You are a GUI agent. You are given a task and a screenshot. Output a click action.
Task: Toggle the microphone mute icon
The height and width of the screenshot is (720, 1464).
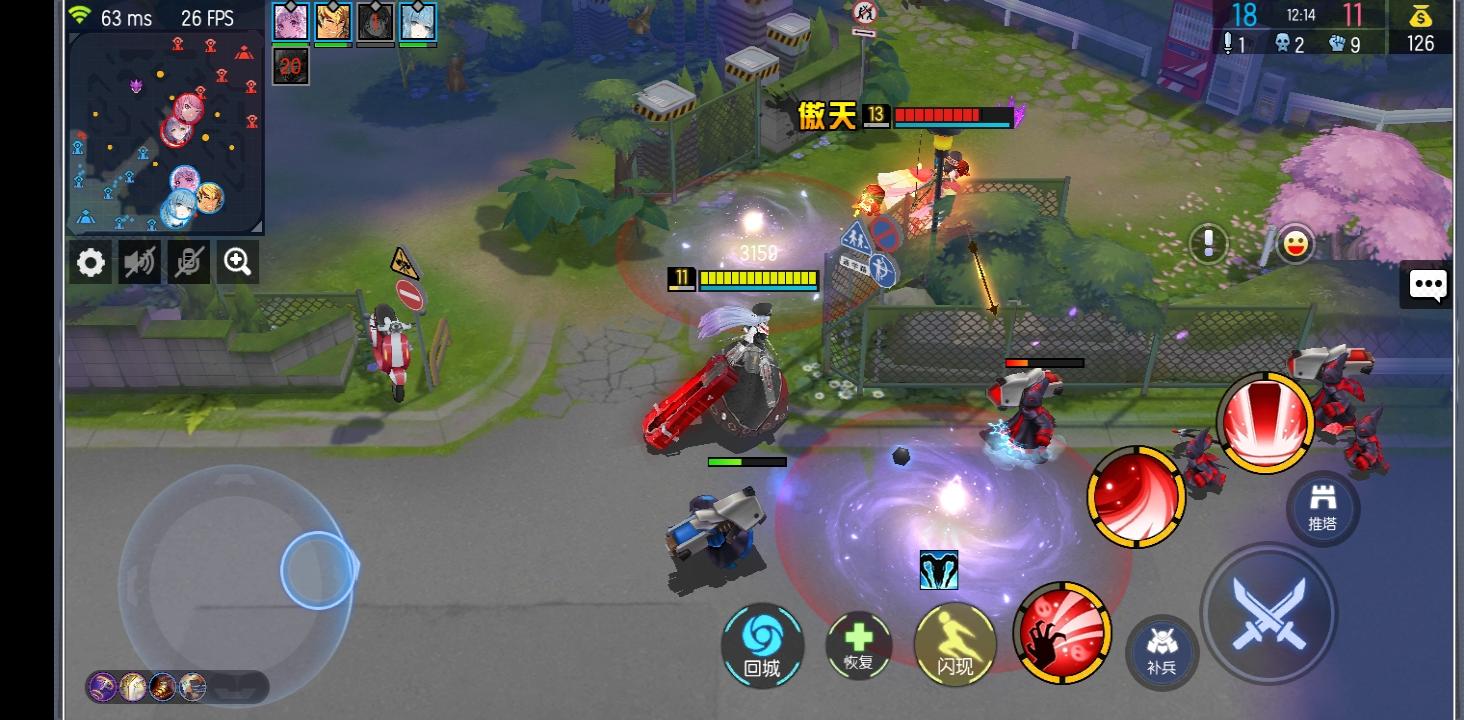point(188,262)
